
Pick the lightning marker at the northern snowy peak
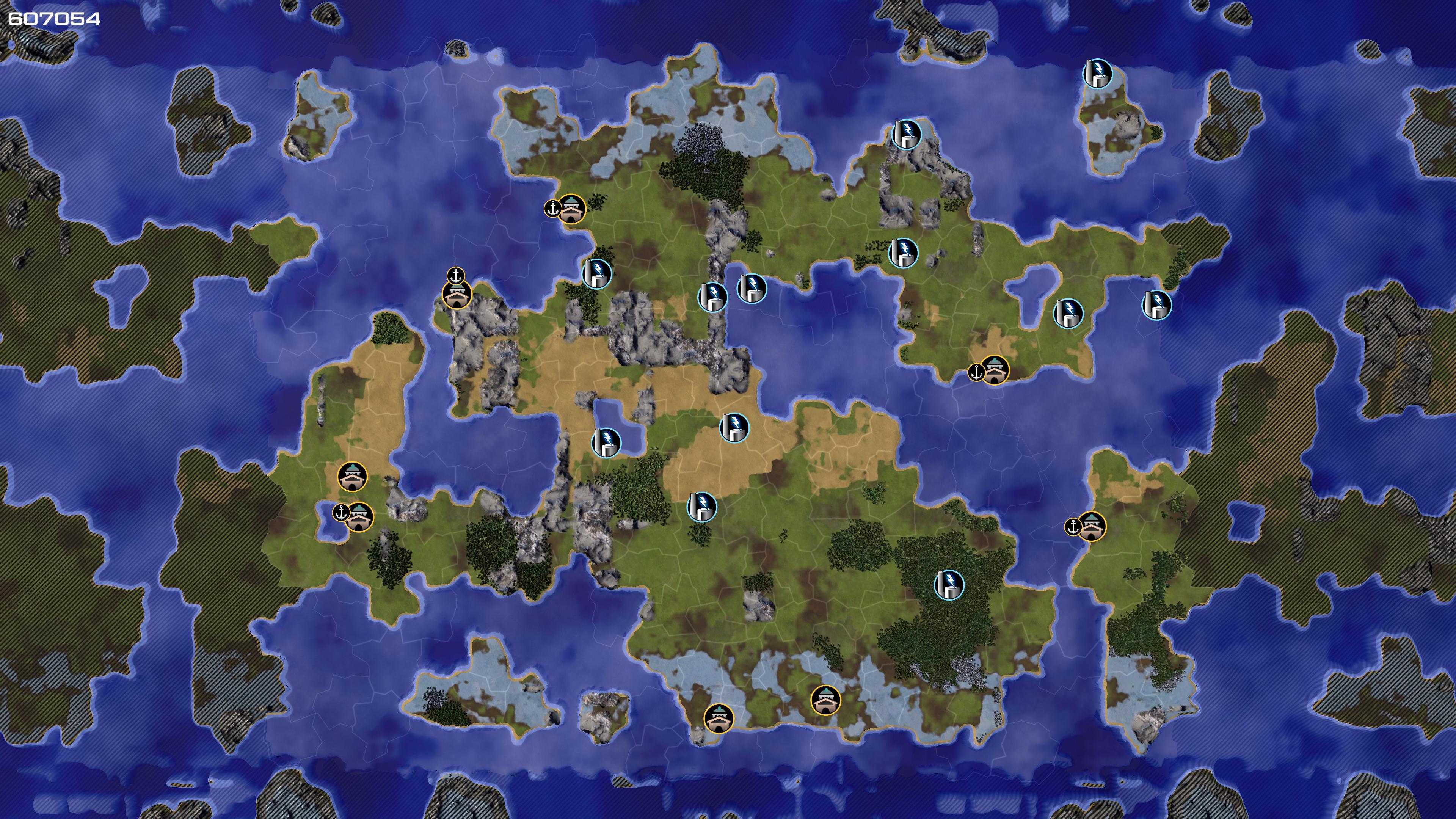coord(906,135)
